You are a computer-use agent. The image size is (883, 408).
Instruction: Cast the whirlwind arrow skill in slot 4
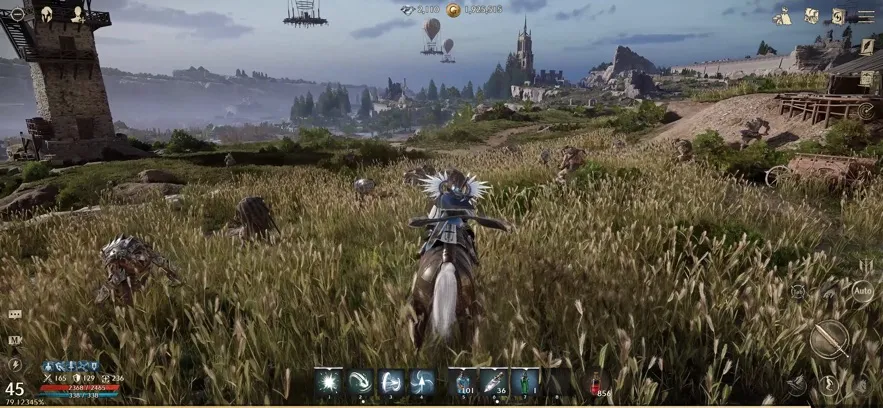point(423,381)
